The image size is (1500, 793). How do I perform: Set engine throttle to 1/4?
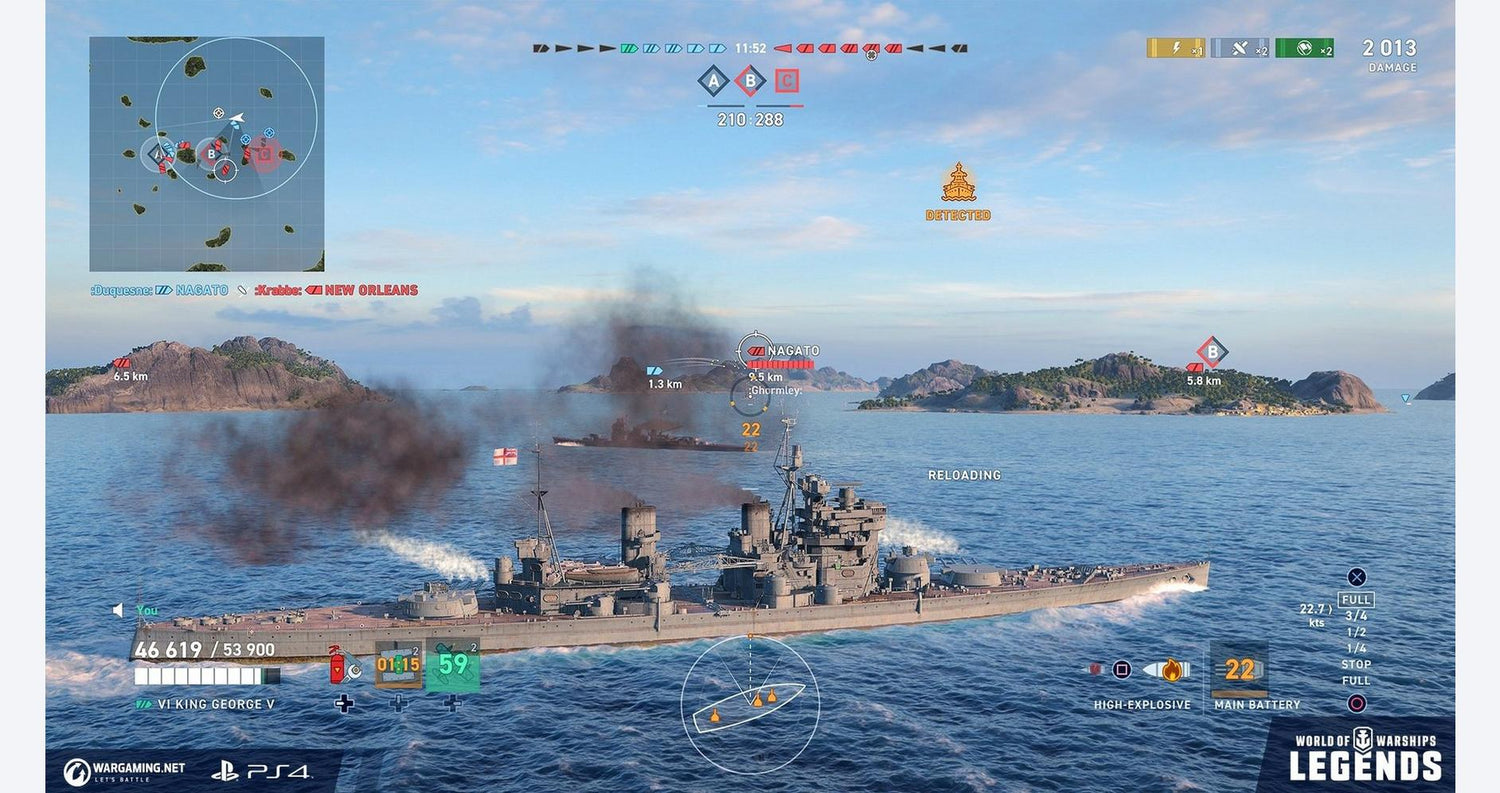[1356, 648]
